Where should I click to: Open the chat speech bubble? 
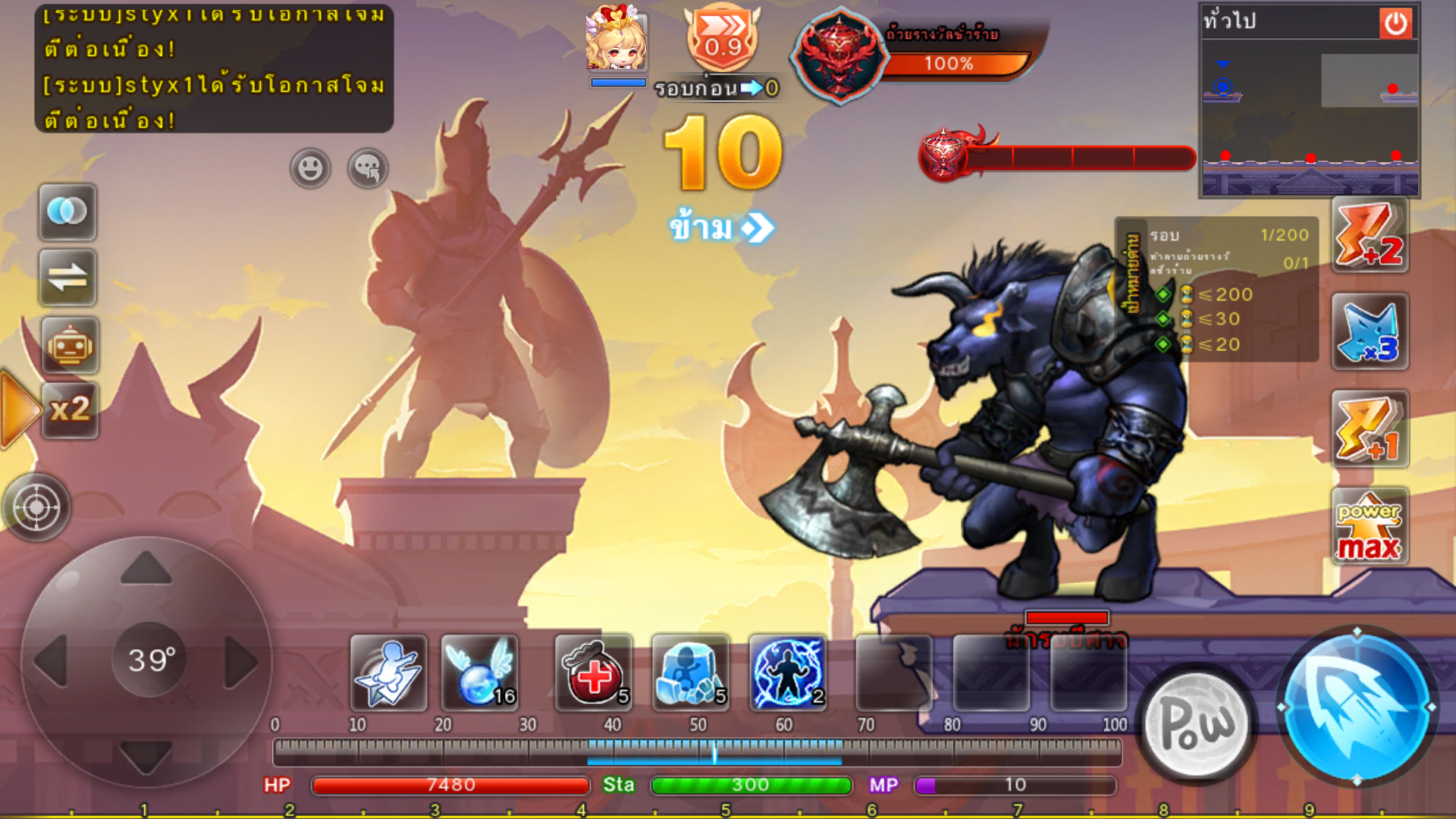coord(368,168)
